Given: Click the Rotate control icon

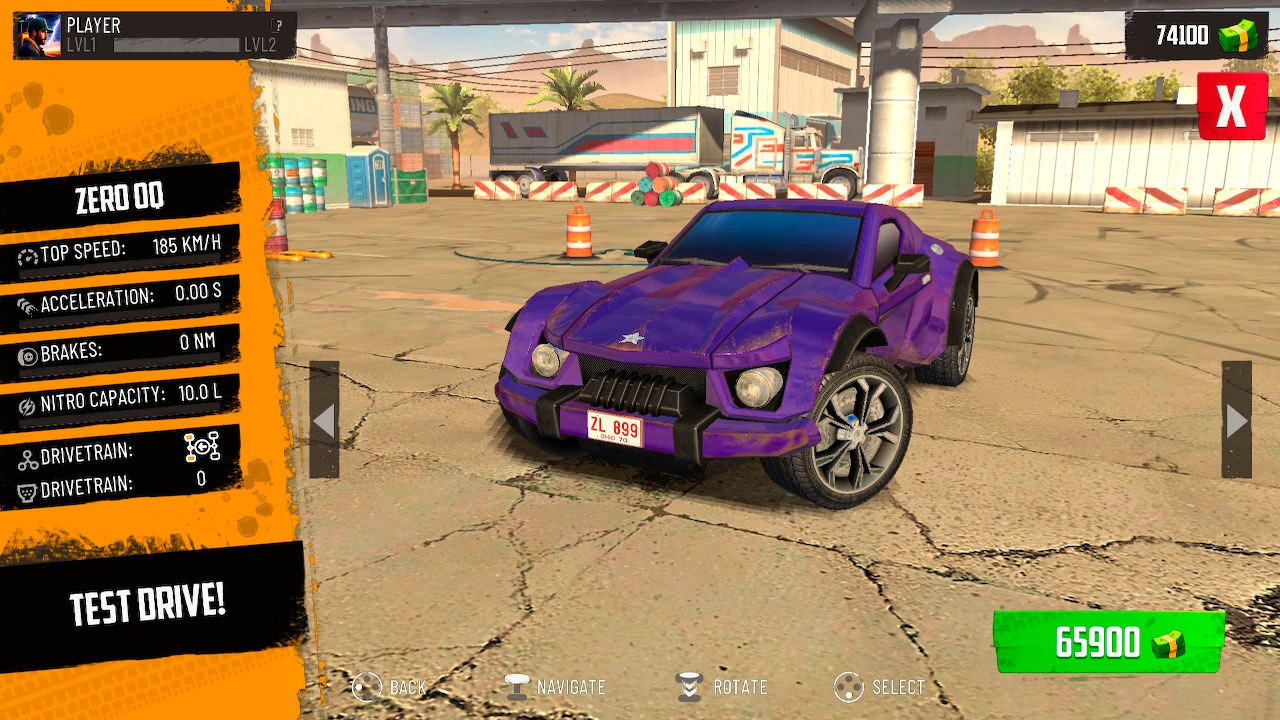Looking at the screenshot, I should tap(689, 687).
